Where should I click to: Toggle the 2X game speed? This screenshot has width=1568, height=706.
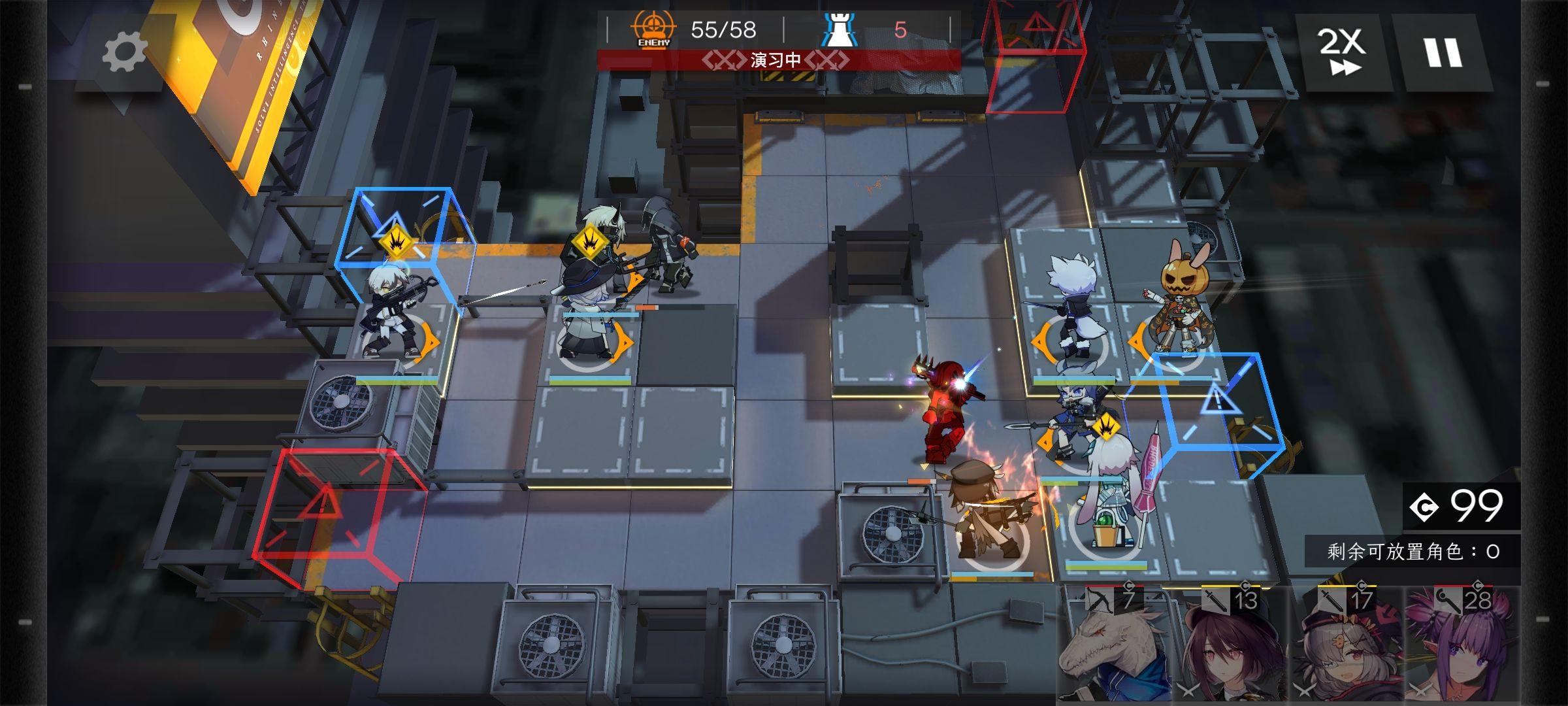pyautogui.click(x=1343, y=51)
